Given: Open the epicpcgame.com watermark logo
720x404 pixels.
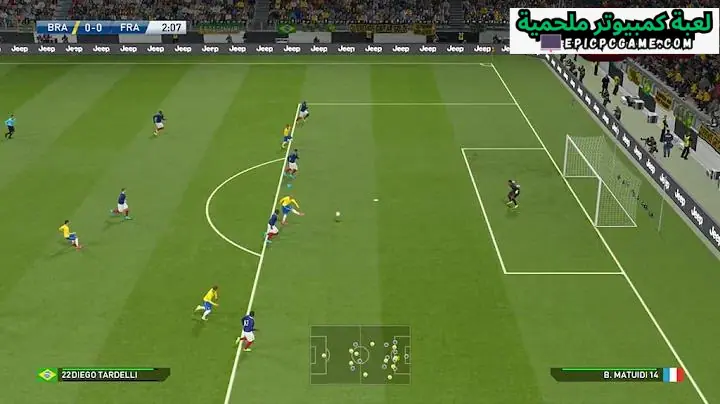Looking at the screenshot, I should [613, 30].
